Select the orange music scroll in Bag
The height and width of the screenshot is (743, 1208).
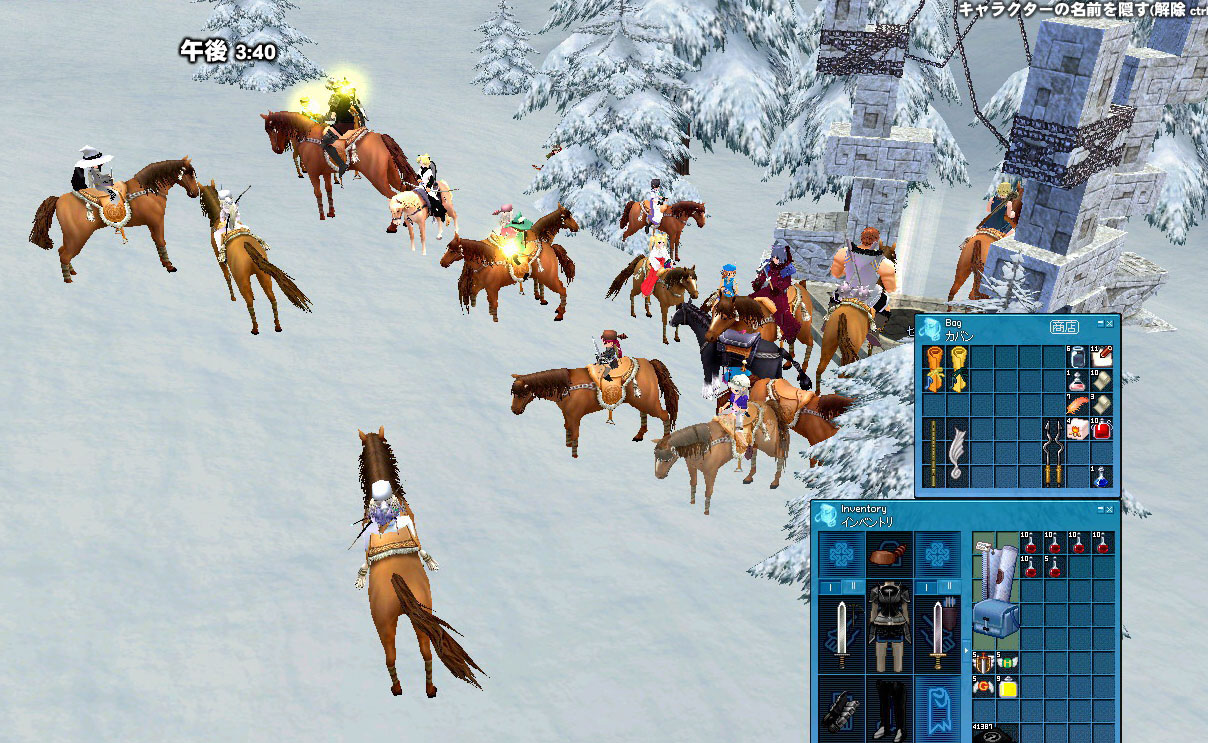[x=932, y=368]
